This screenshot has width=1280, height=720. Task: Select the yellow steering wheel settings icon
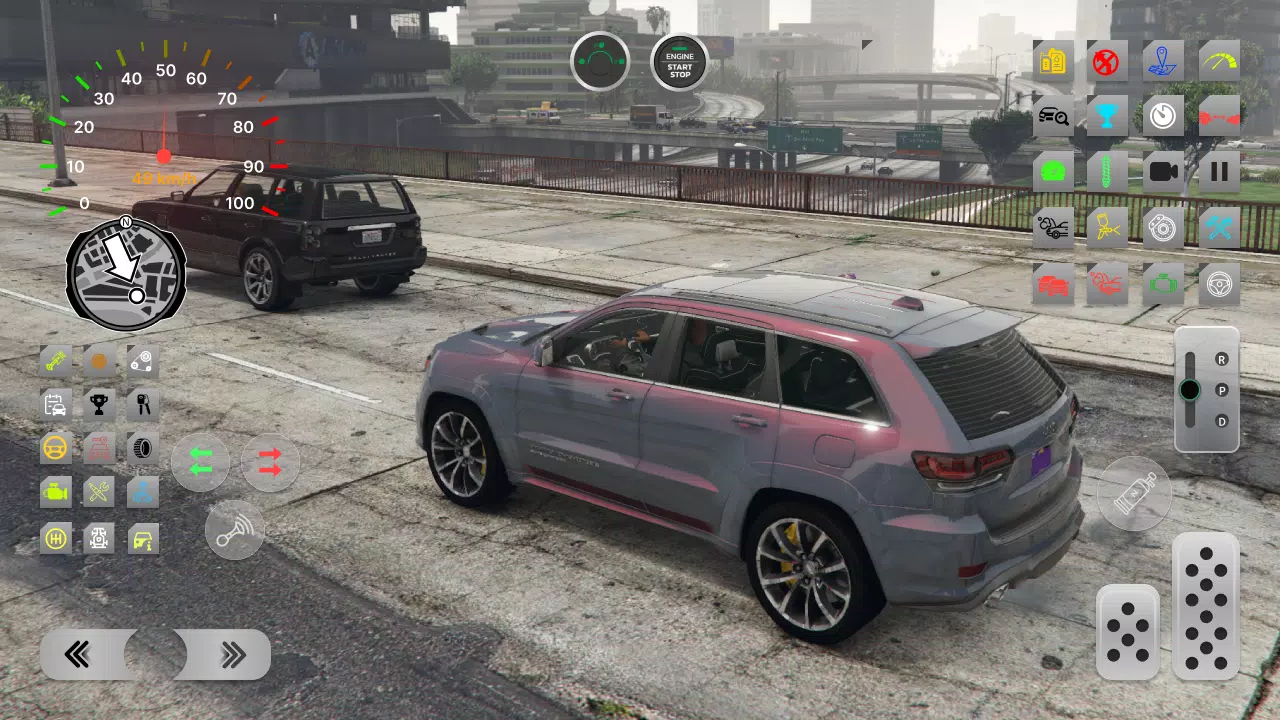(55, 448)
